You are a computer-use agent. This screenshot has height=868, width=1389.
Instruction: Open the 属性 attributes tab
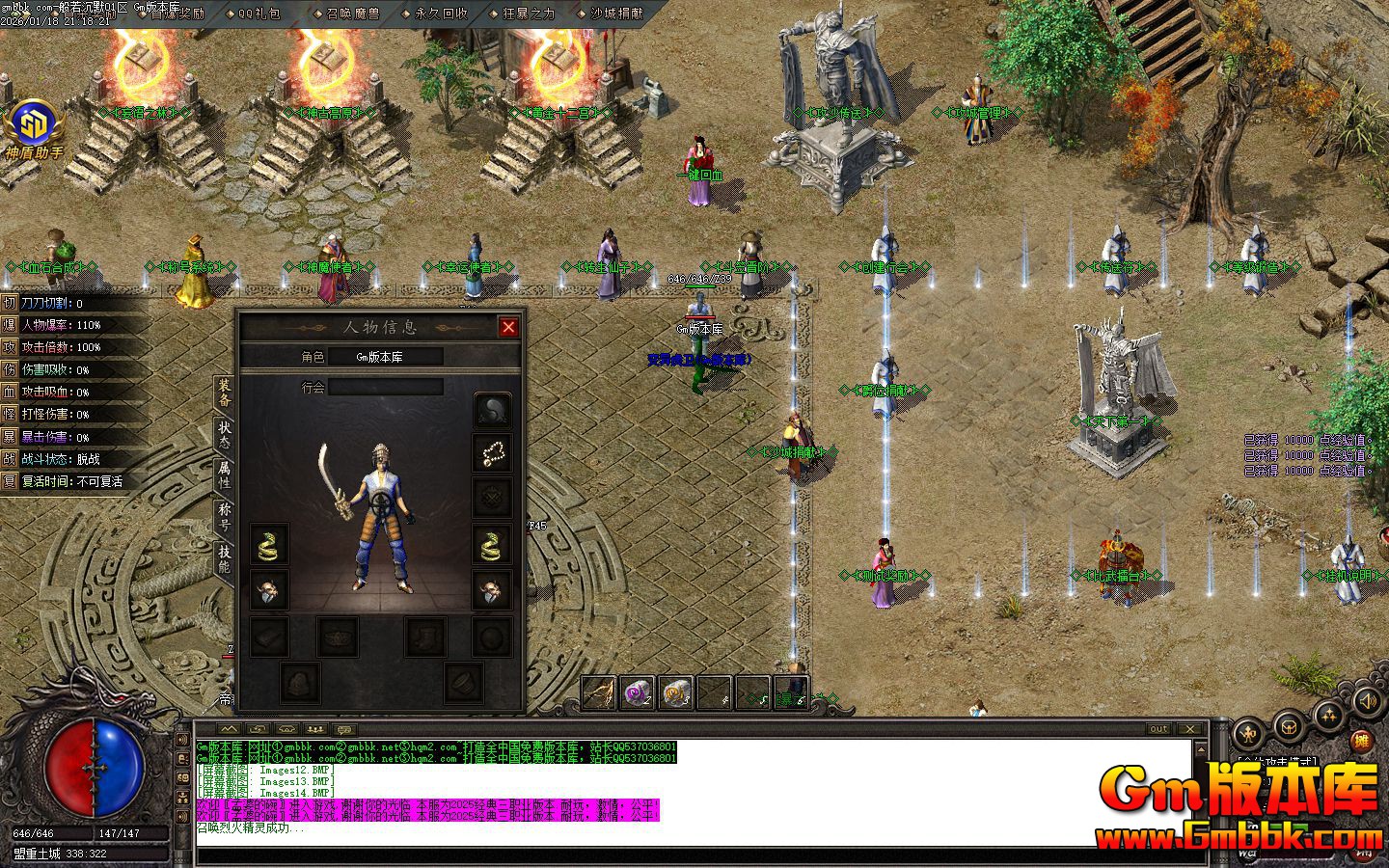[224, 472]
